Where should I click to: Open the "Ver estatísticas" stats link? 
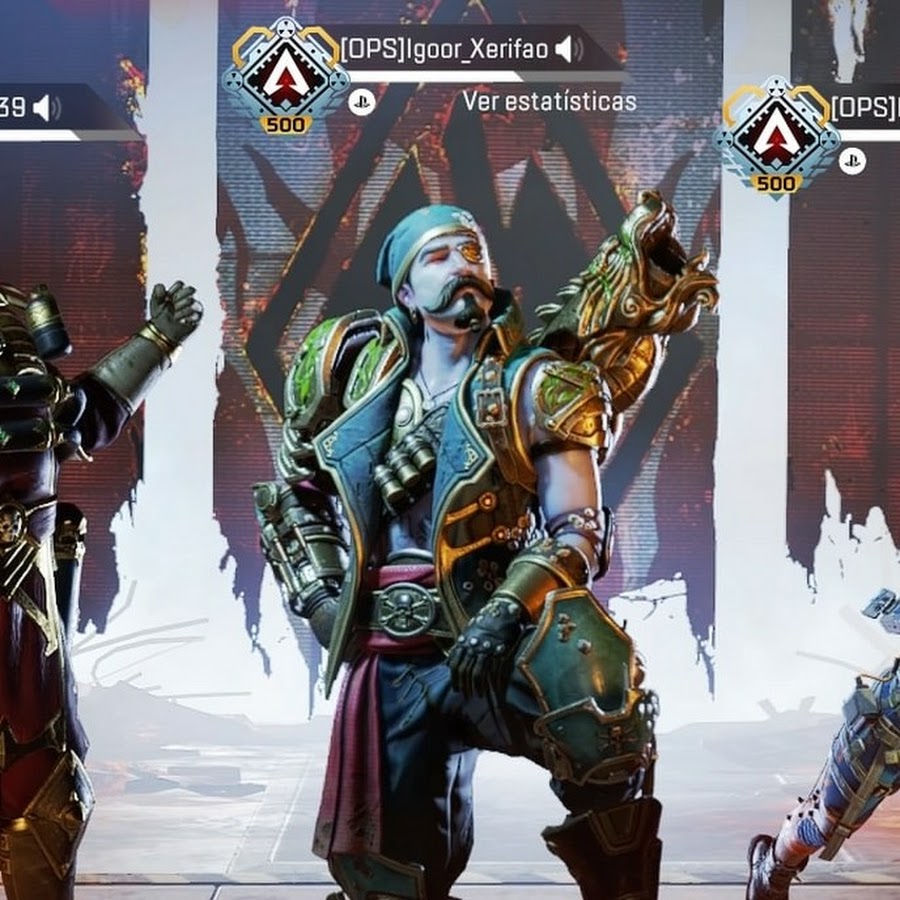click(549, 102)
